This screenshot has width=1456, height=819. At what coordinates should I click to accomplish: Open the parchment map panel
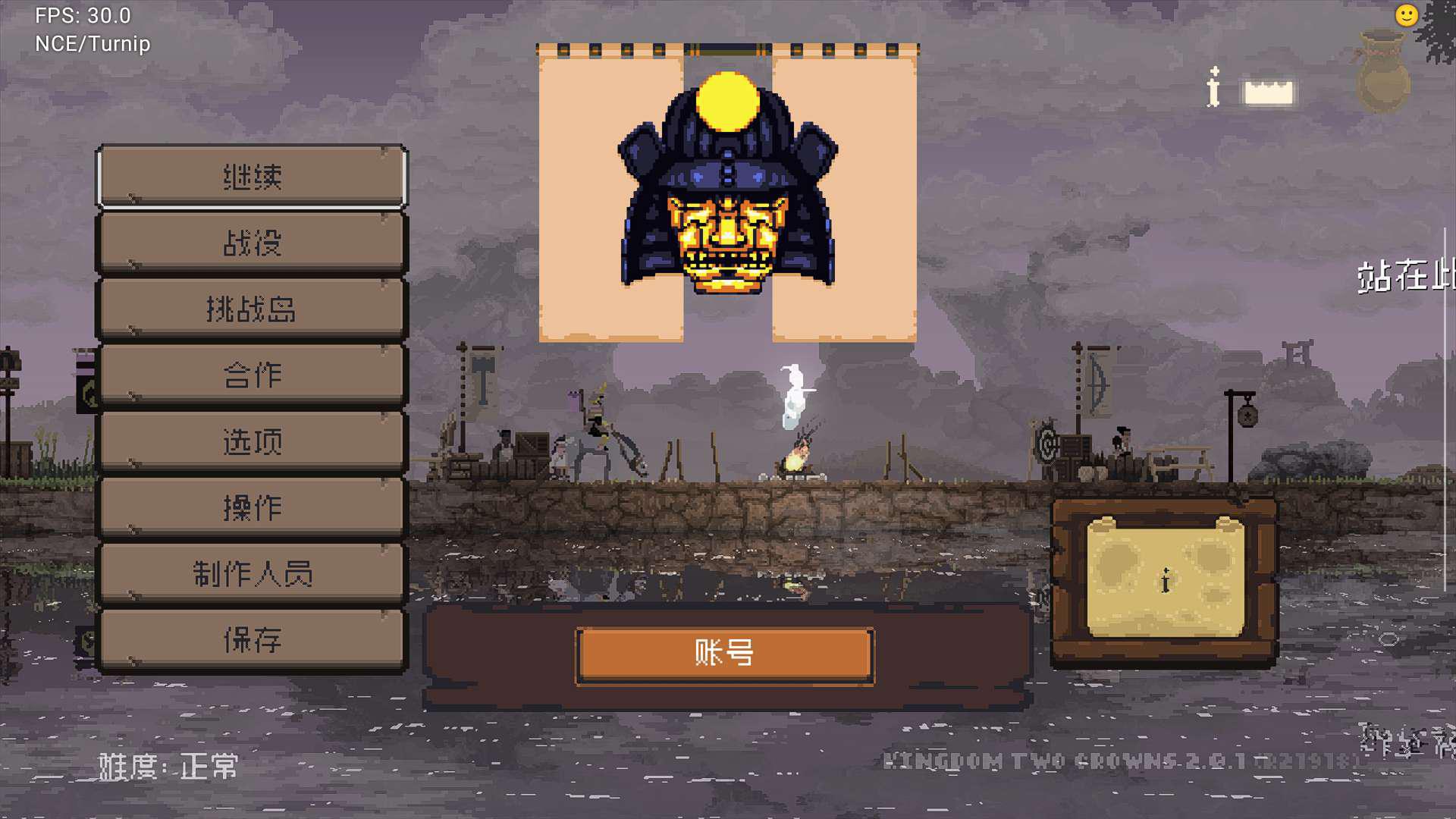1165,580
